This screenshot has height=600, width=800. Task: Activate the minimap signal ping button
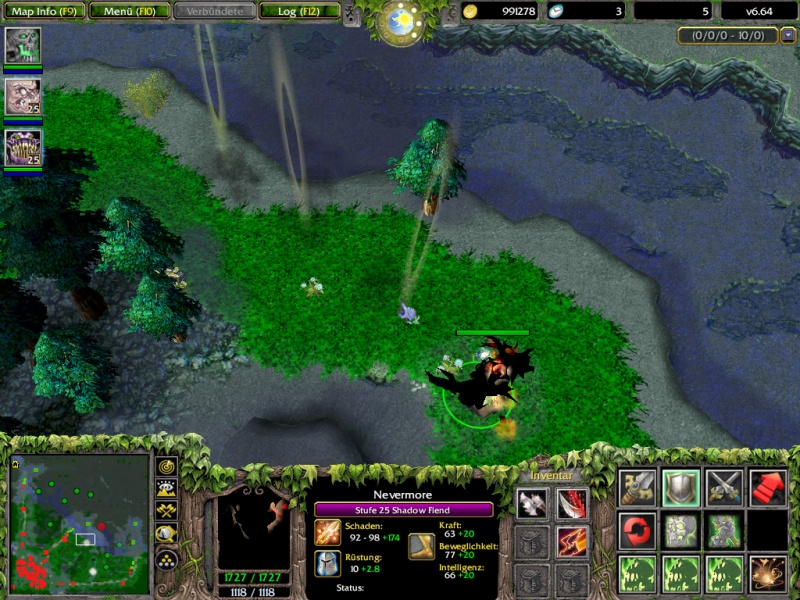coord(166,468)
